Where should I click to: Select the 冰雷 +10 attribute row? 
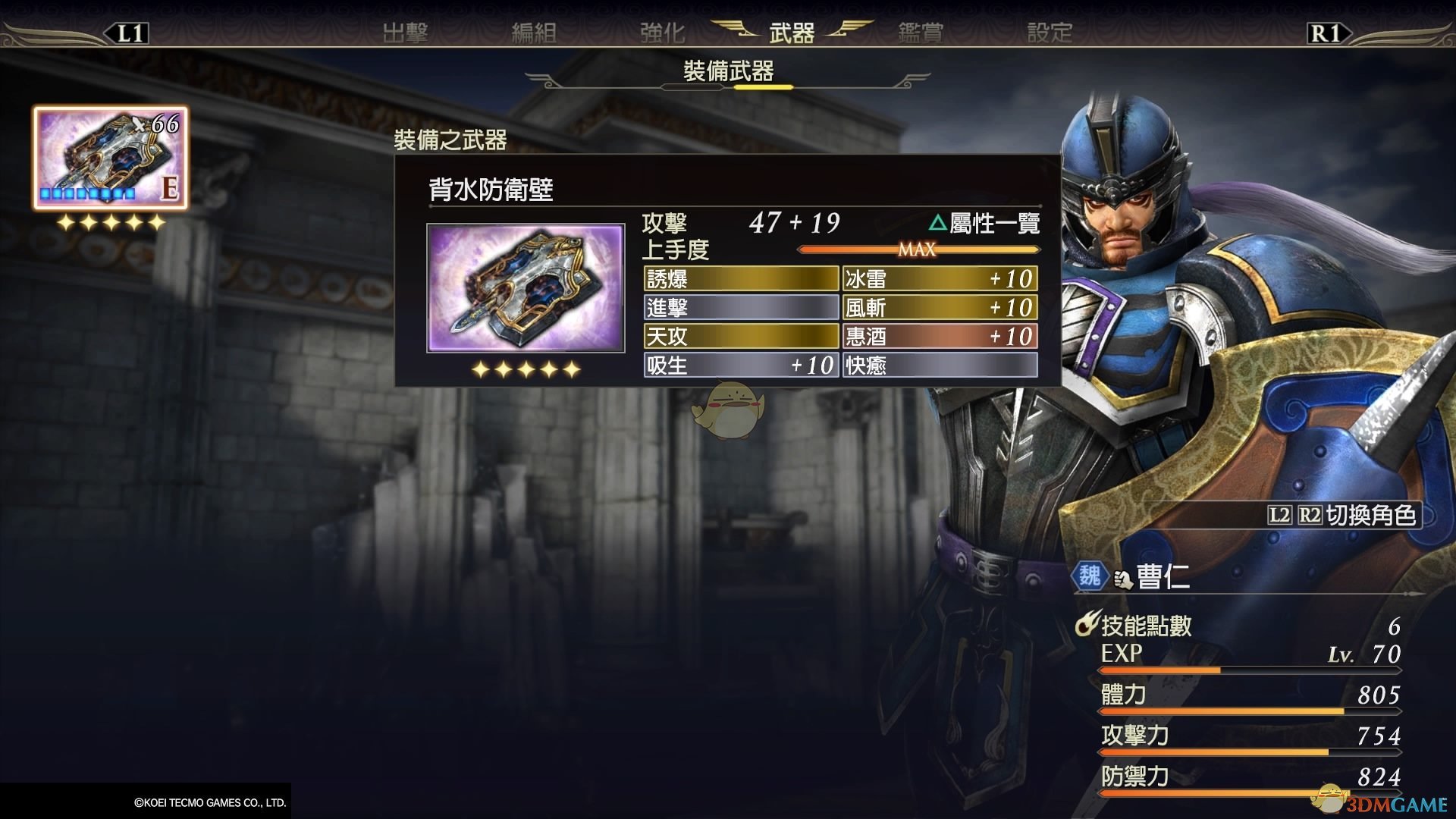(940, 279)
